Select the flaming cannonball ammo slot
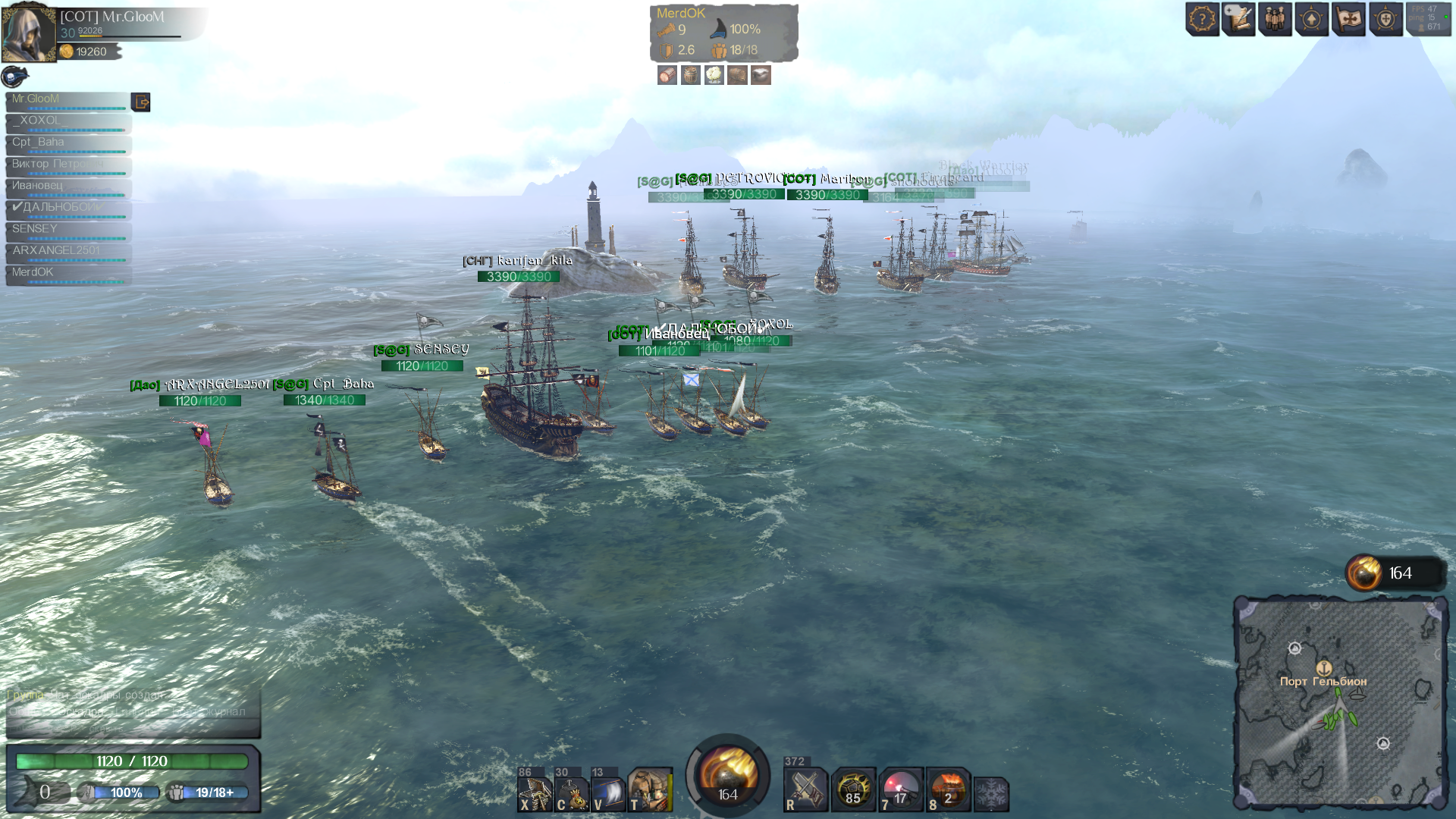This screenshot has height=819, width=1456. pyautogui.click(x=727, y=775)
